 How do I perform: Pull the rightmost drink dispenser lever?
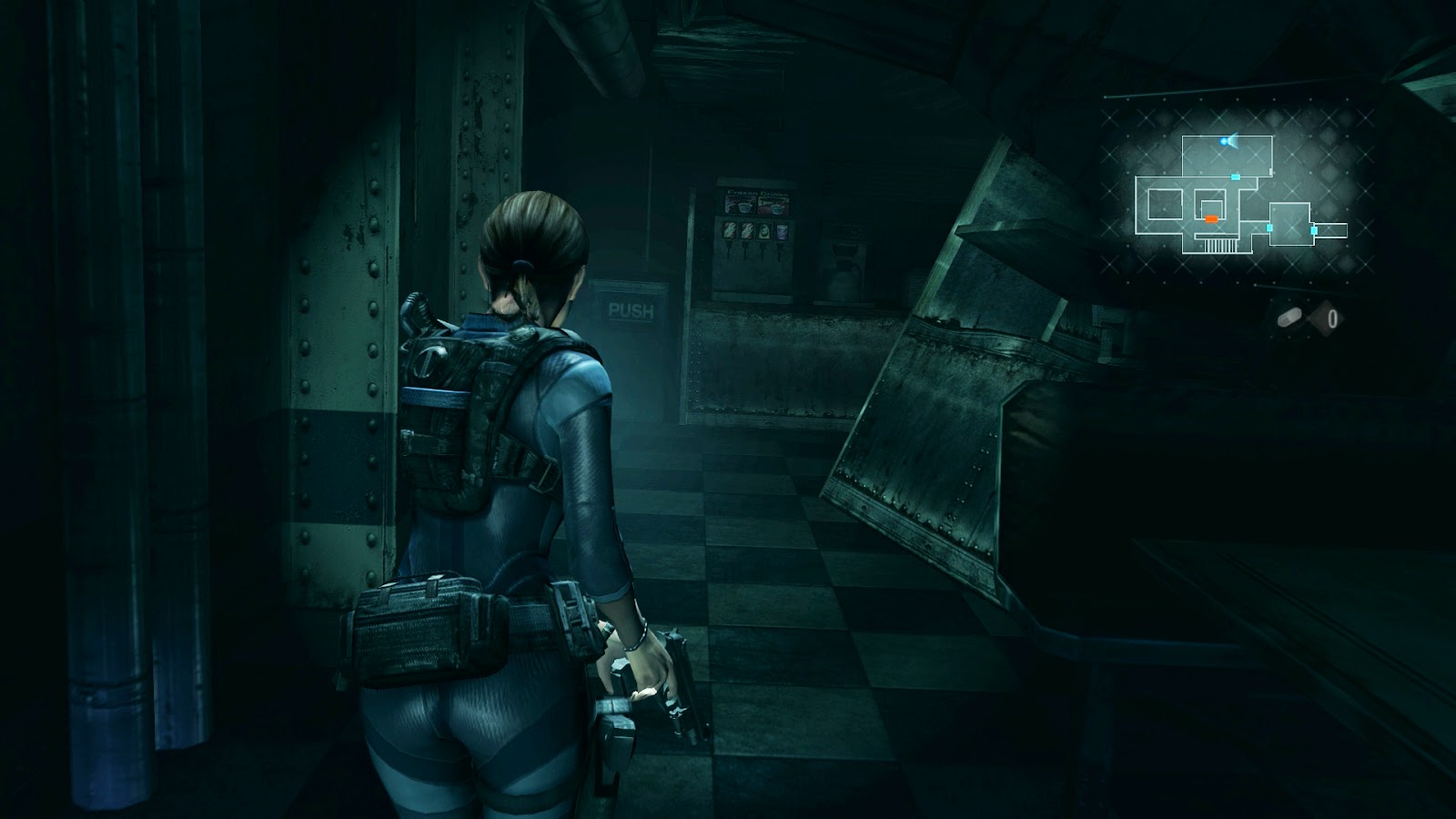pyautogui.click(x=780, y=252)
